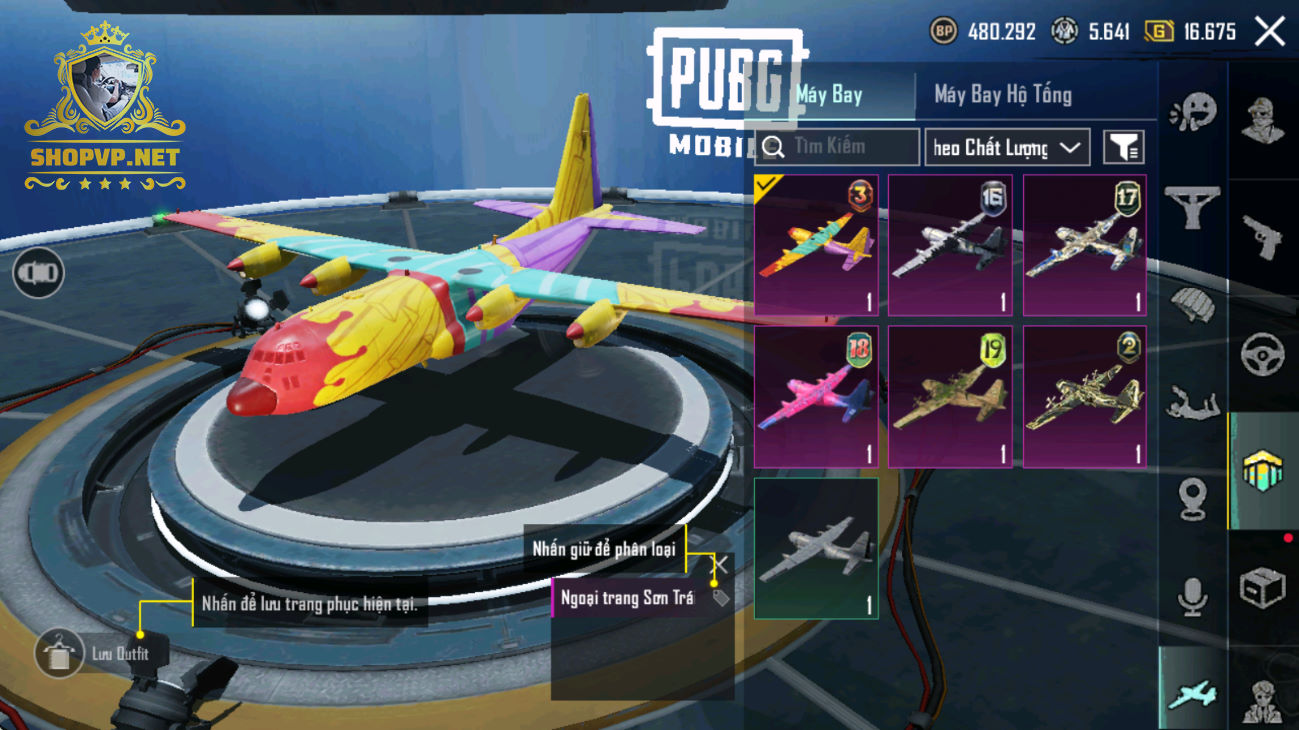1299x730 pixels.
Task: Open the emote category icon
Action: [1192, 112]
